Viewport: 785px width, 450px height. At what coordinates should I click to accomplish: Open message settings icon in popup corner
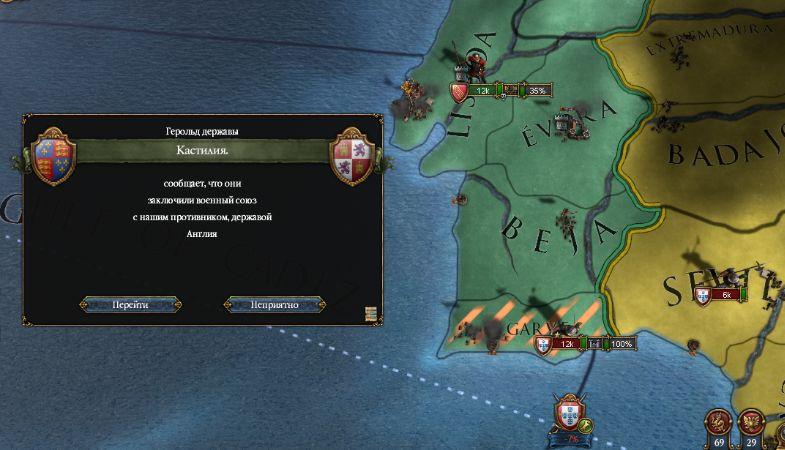371,314
